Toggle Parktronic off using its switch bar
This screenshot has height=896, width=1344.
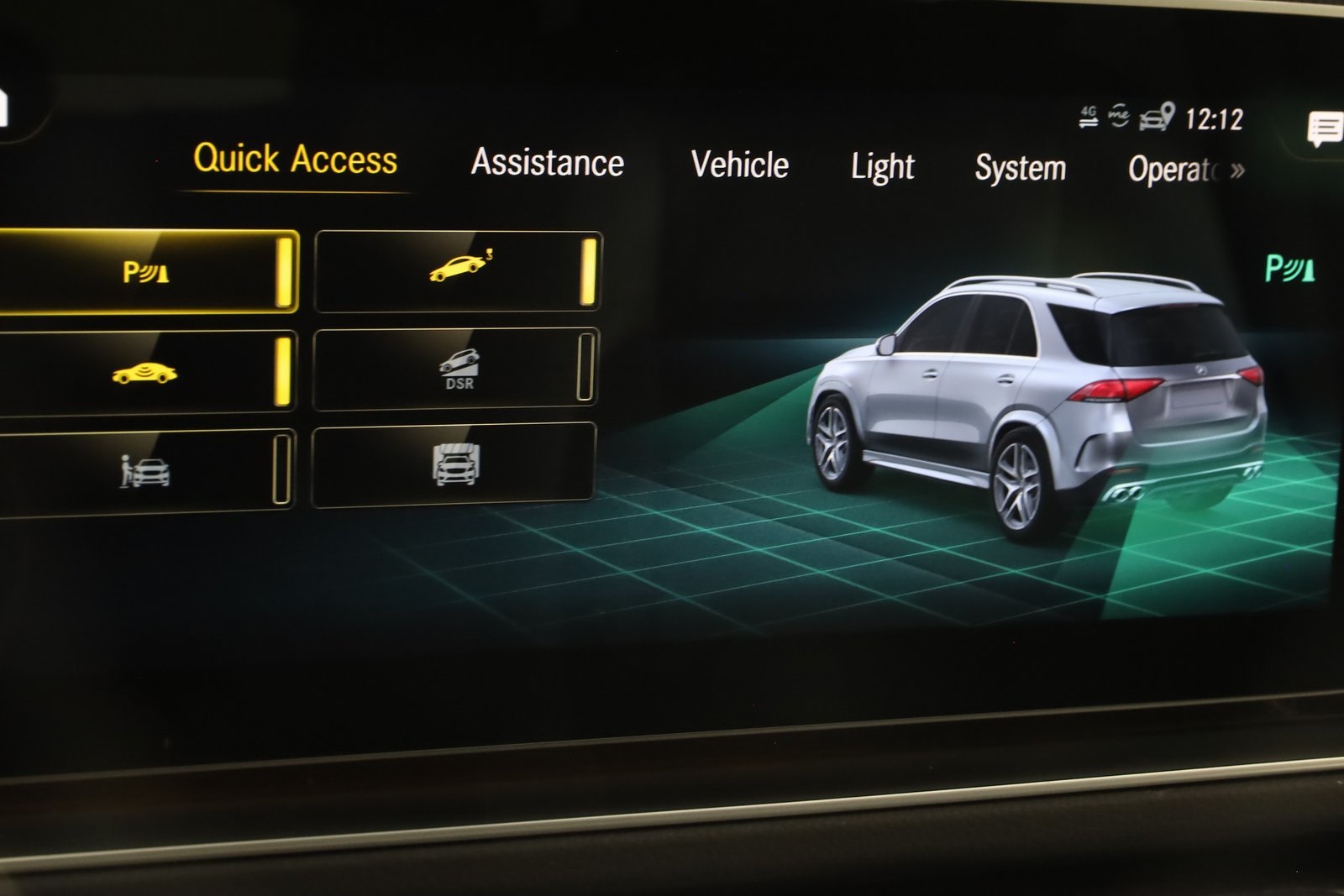pos(286,272)
